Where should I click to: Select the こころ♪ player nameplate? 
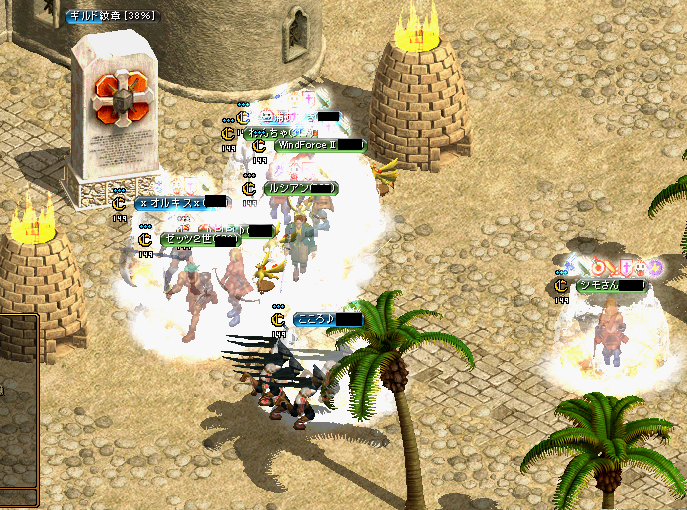[x=328, y=319]
